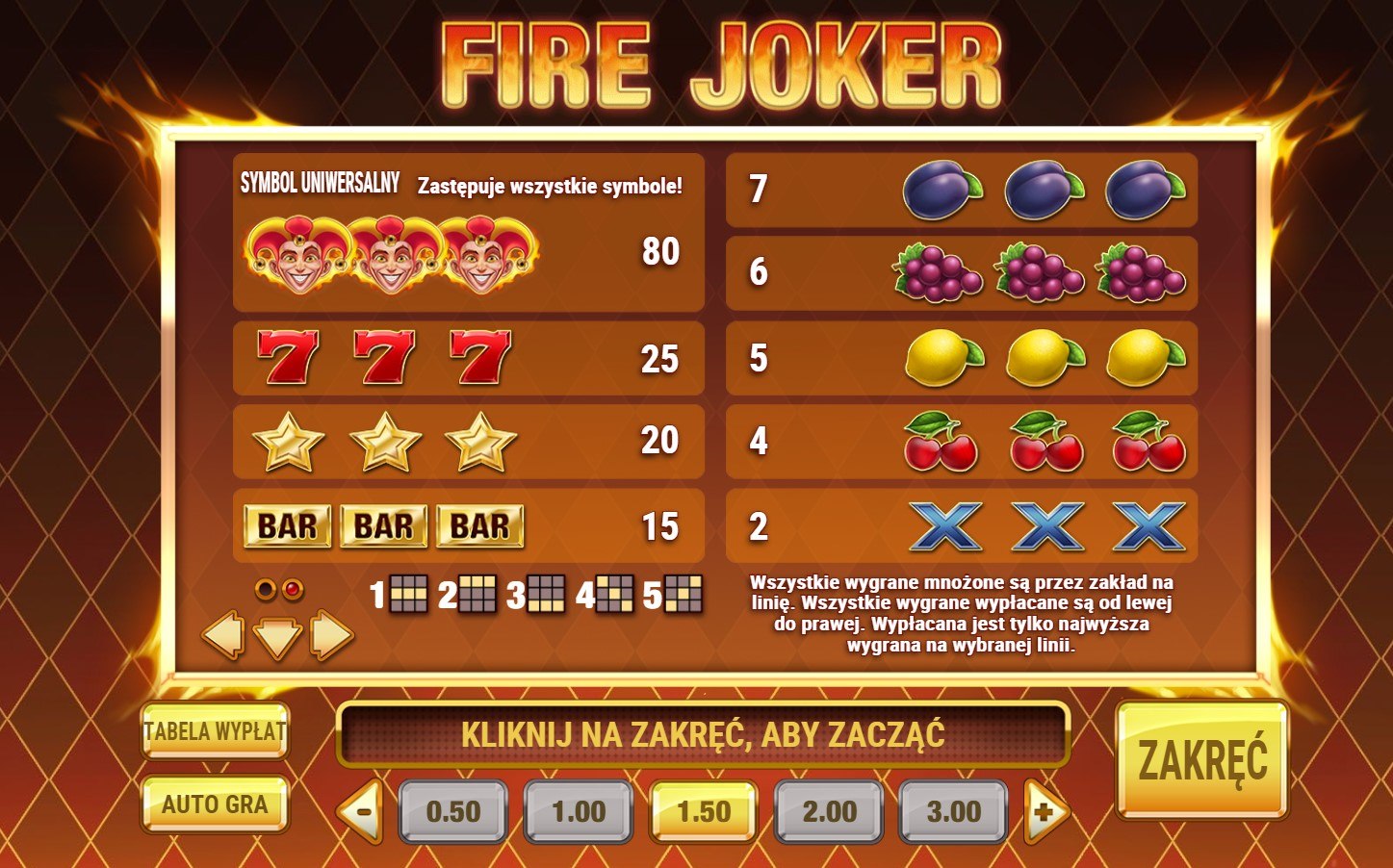Click the minus icon to decrease the bet

[363, 810]
